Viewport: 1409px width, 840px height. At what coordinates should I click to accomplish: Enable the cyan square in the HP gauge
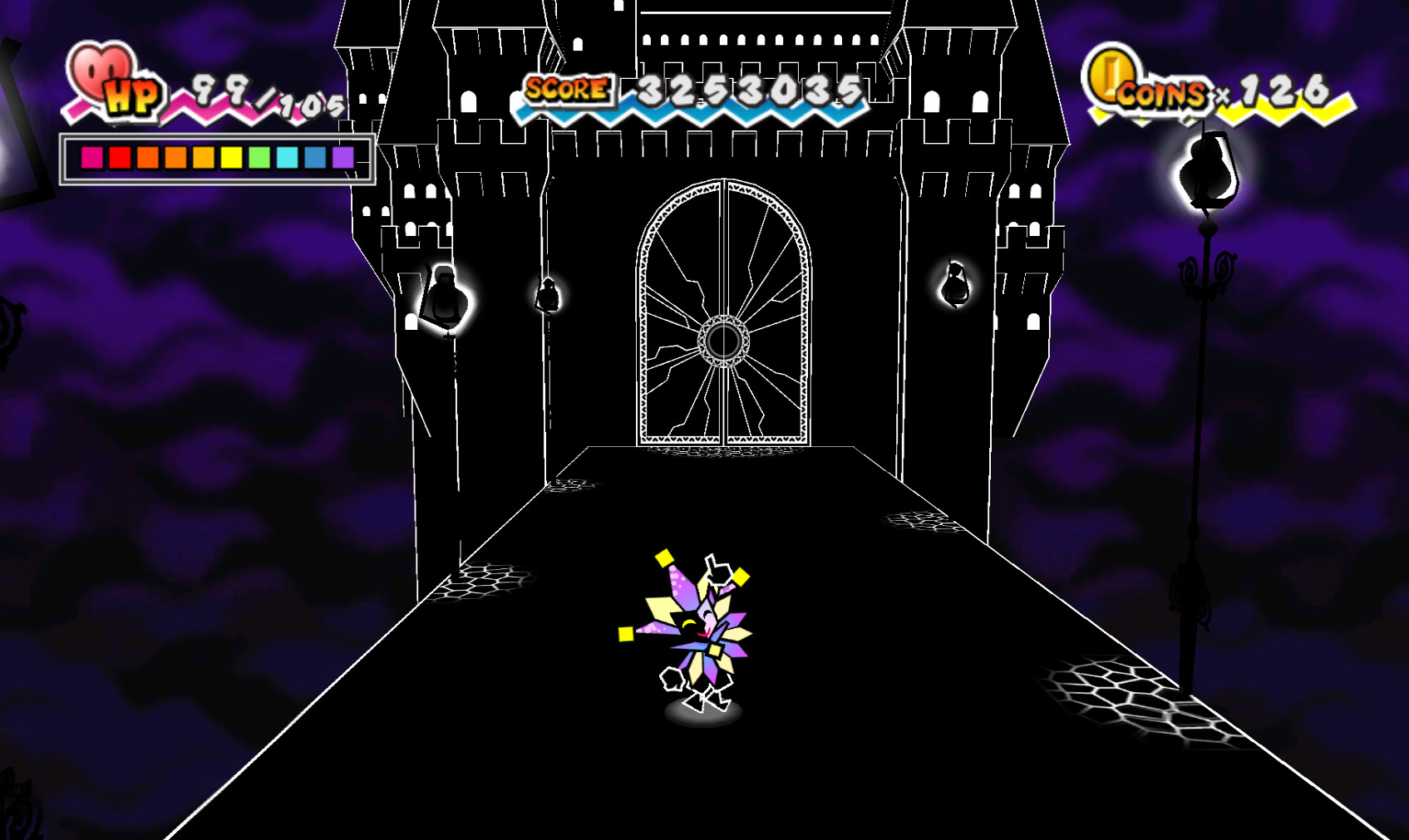(x=287, y=158)
